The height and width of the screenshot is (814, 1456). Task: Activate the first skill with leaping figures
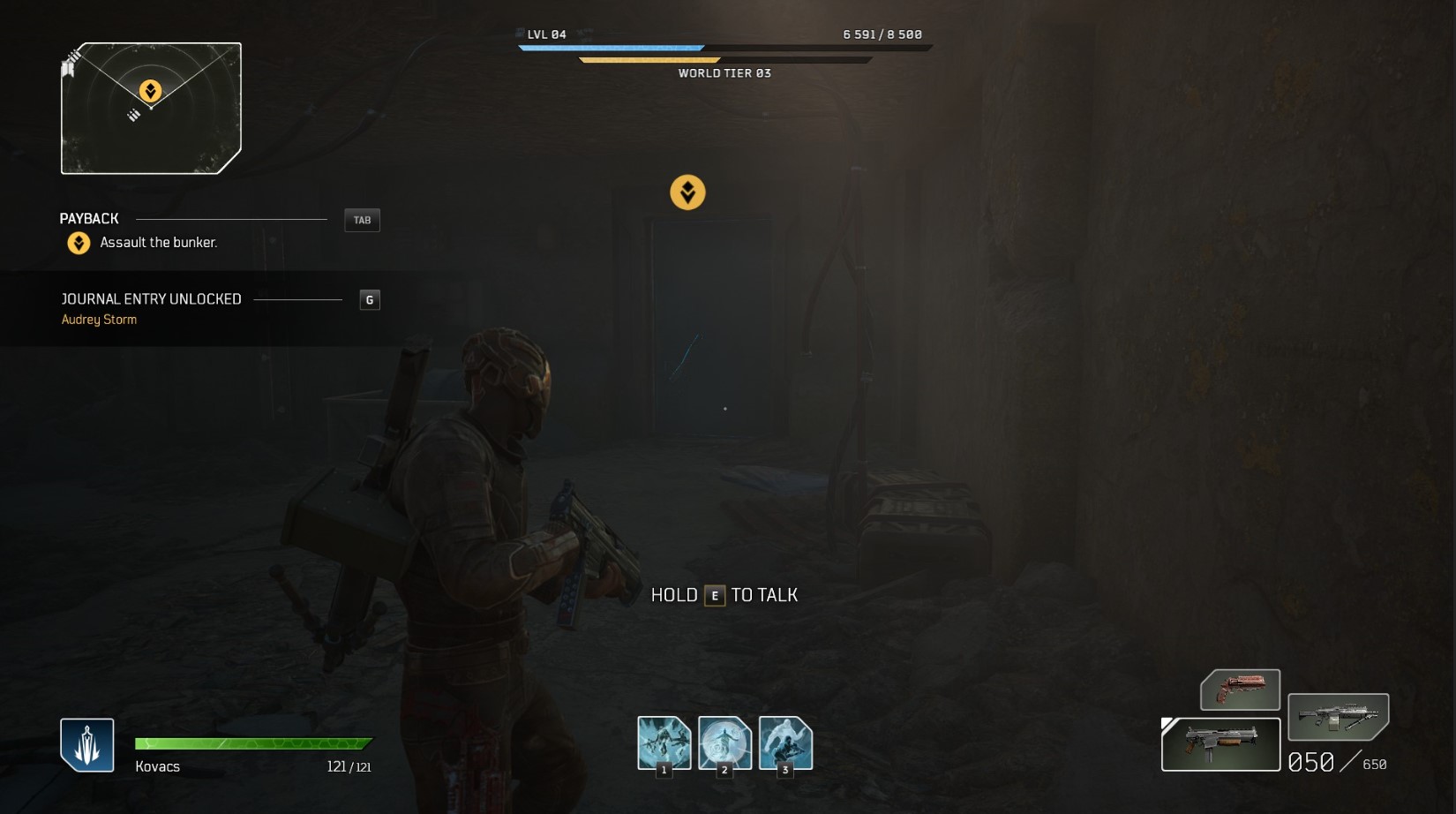point(664,742)
